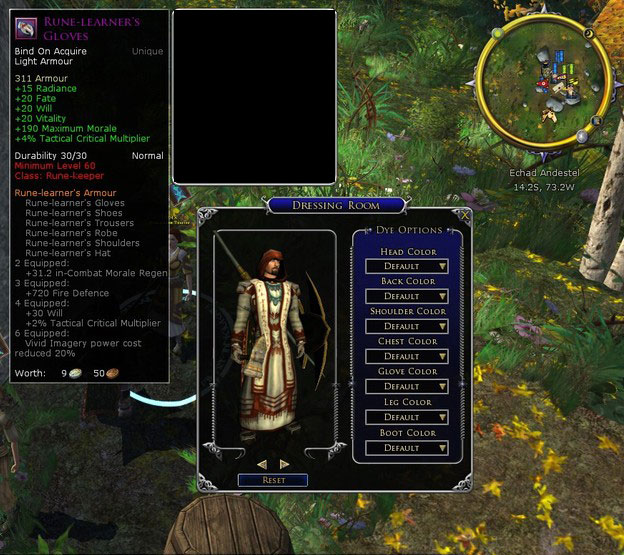The image size is (624, 555).
Task: Rotate character preview with left arrow
Action: click(262, 464)
